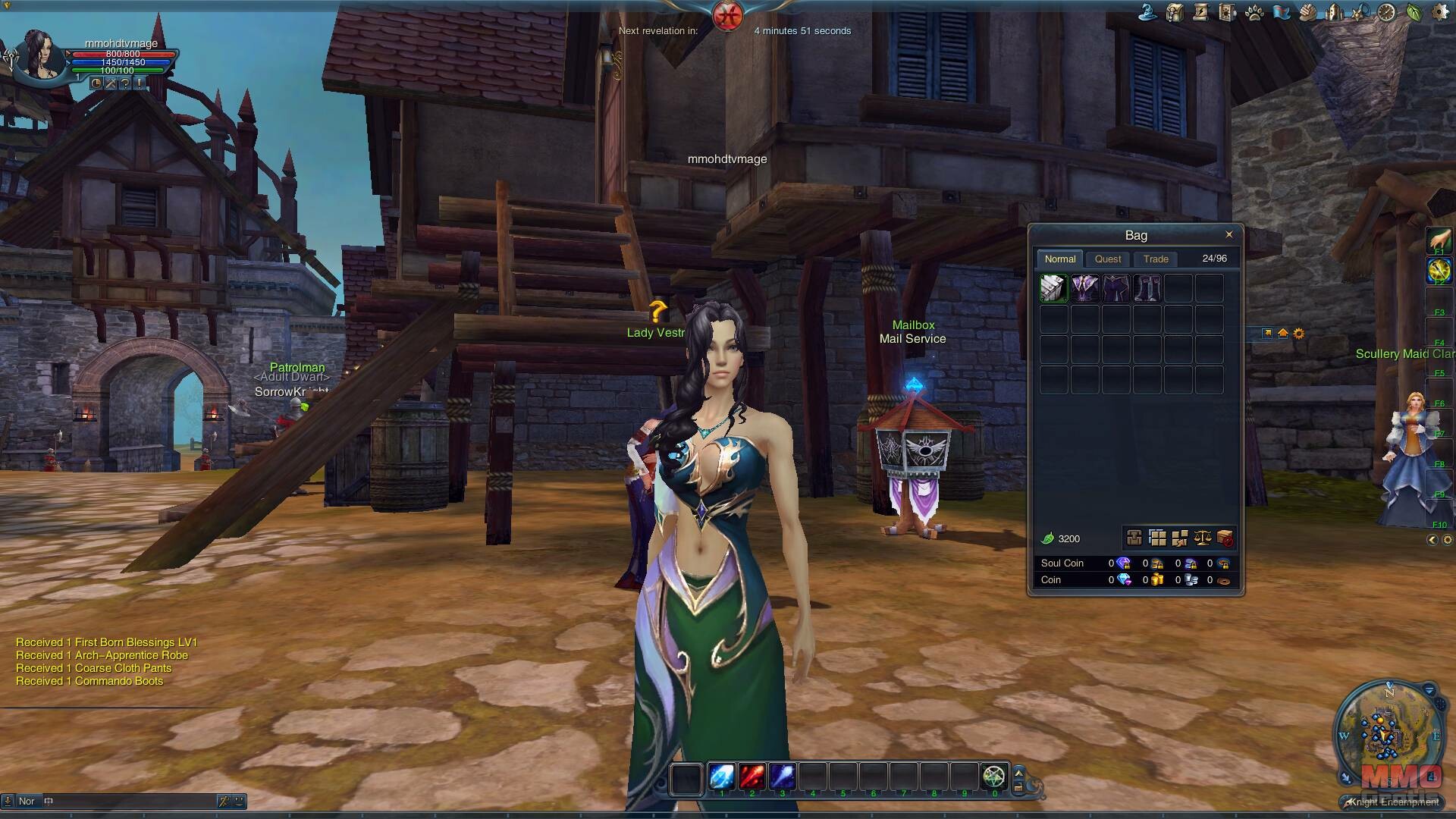Open the gear settings icon in top toolbar
This screenshot has height=819, width=1456.
[1439, 12]
